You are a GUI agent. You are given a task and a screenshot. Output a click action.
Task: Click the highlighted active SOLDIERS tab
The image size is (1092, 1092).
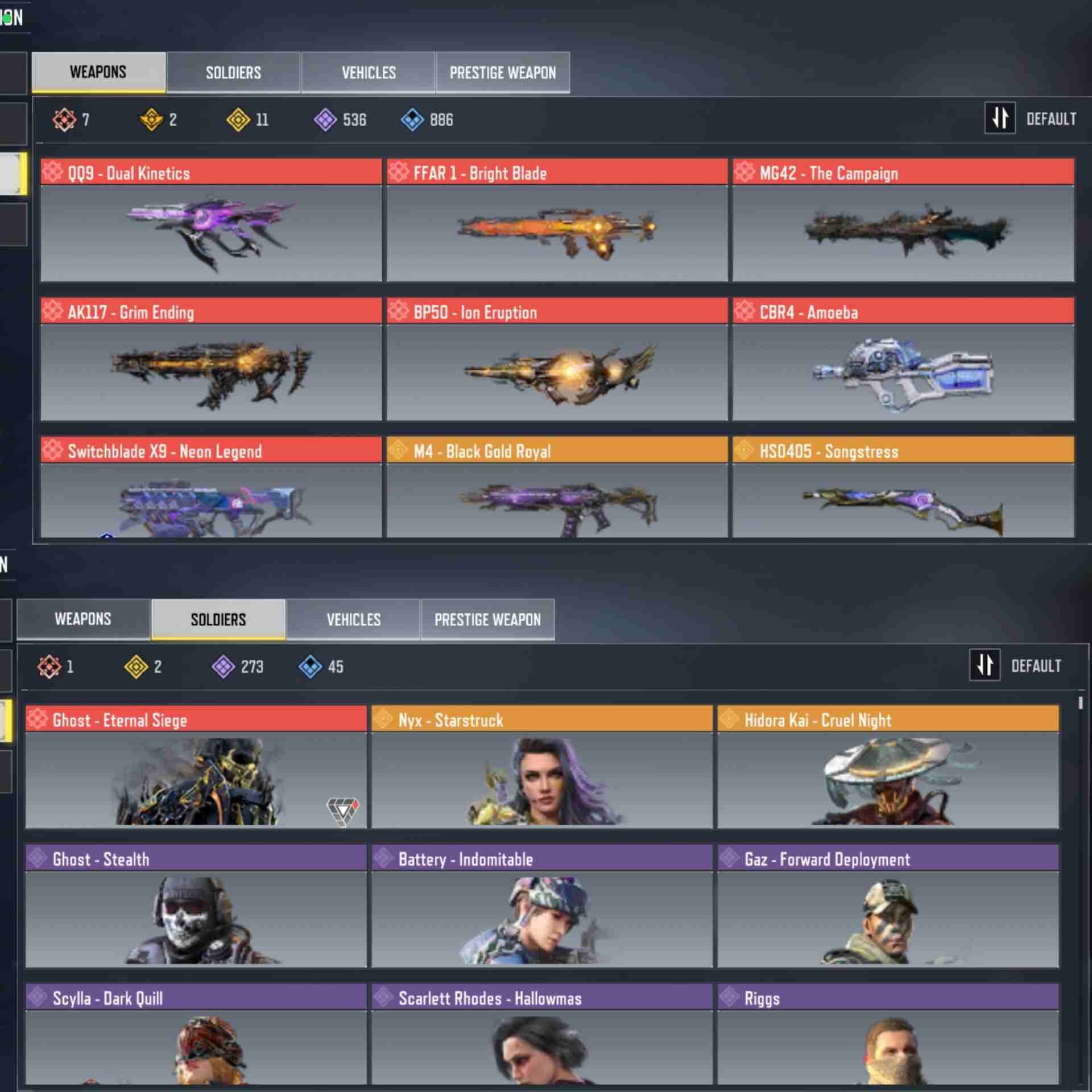point(218,619)
